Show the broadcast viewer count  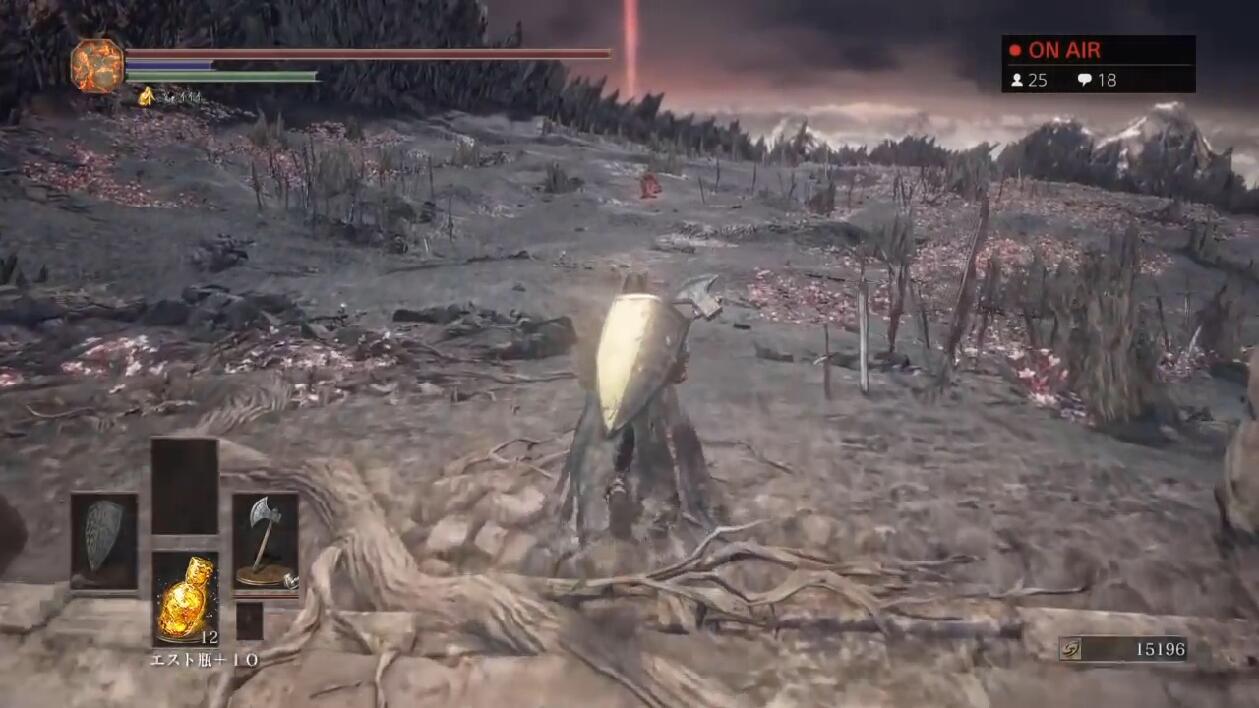pyautogui.click(x=1029, y=80)
